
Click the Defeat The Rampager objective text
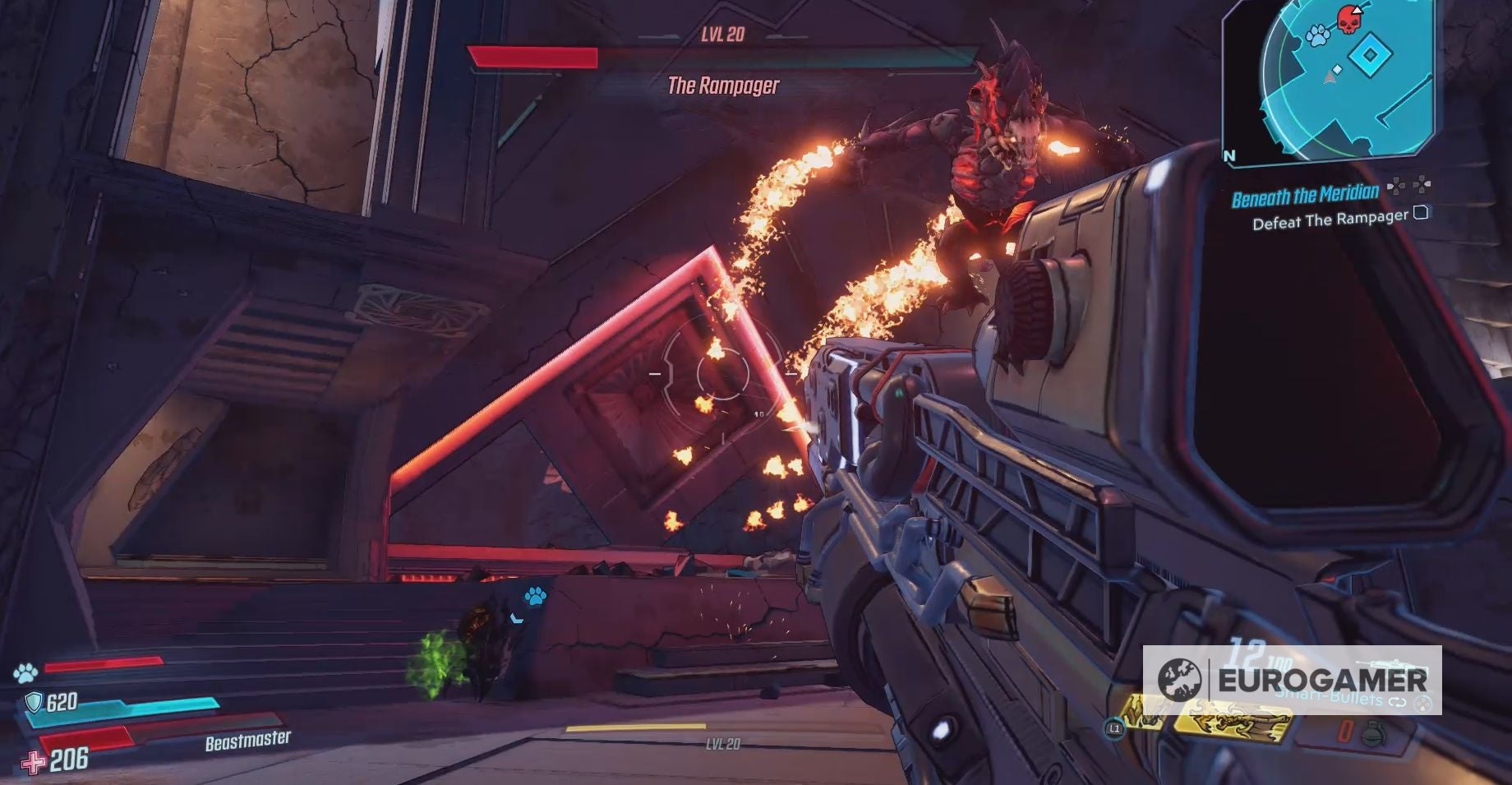pos(1329,217)
